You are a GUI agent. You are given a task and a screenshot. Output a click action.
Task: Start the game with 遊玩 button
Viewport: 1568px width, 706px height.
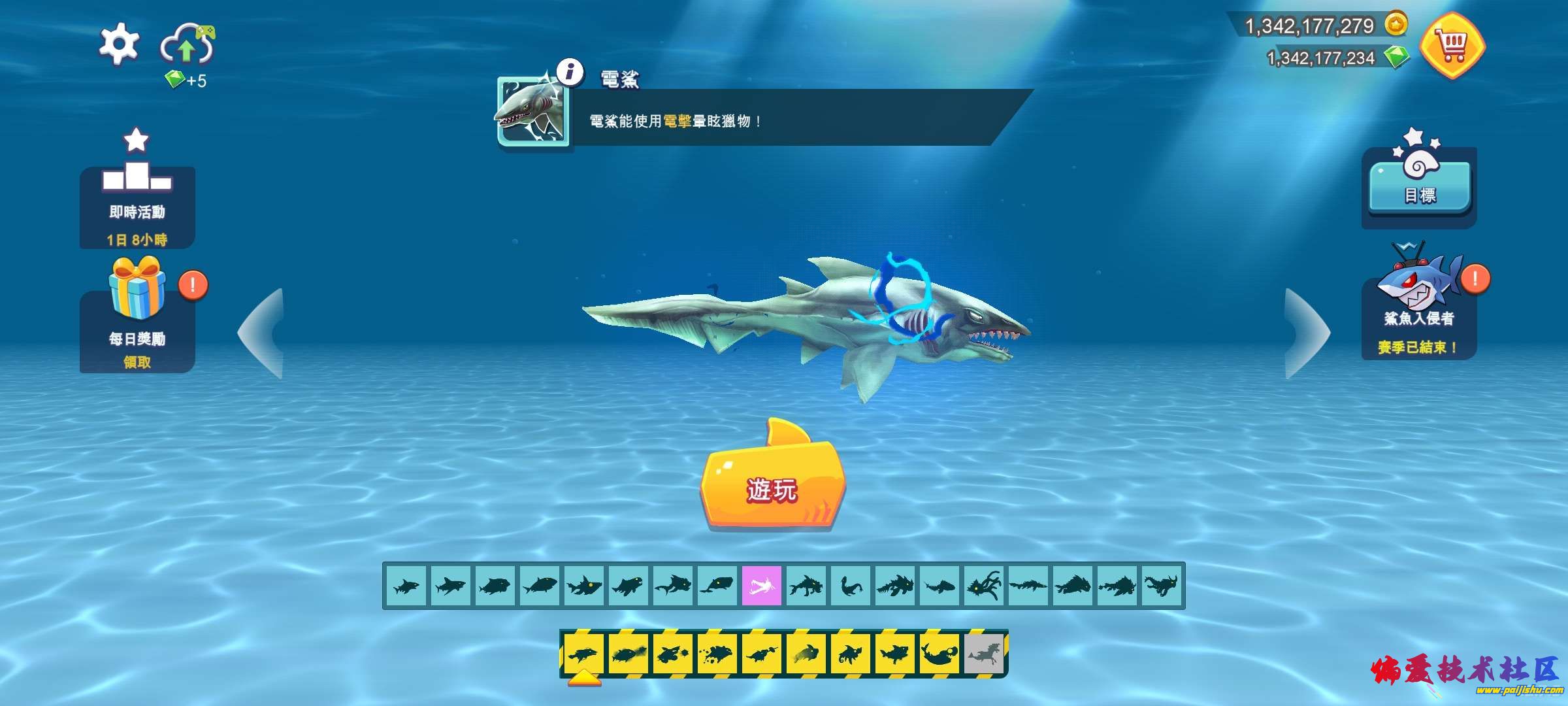point(772,487)
